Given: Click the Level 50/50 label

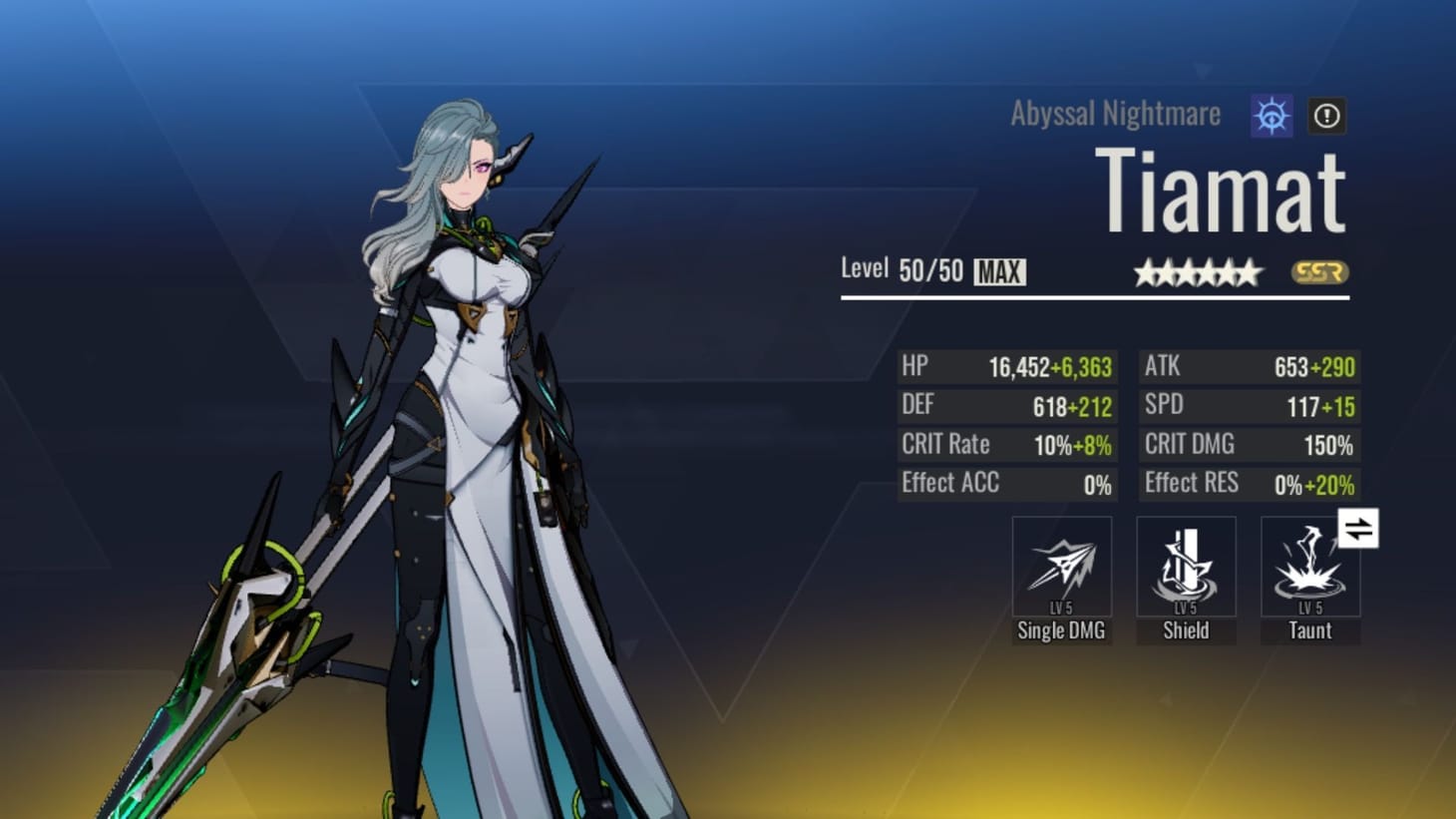Looking at the screenshot, I should (900, 269).
